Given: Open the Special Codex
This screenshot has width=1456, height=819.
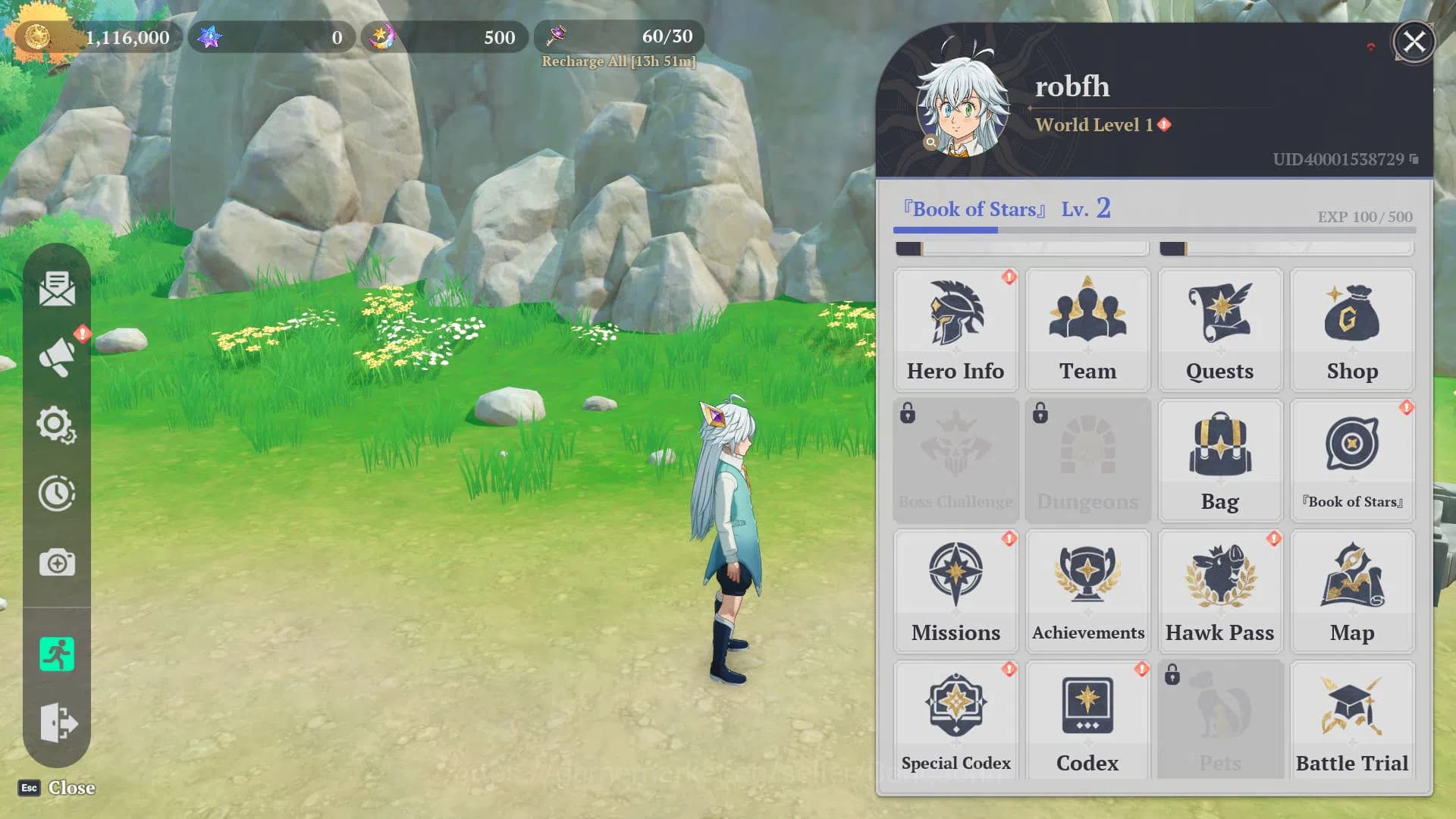Looking at the screenshot, I should click(x=955, y=720).
